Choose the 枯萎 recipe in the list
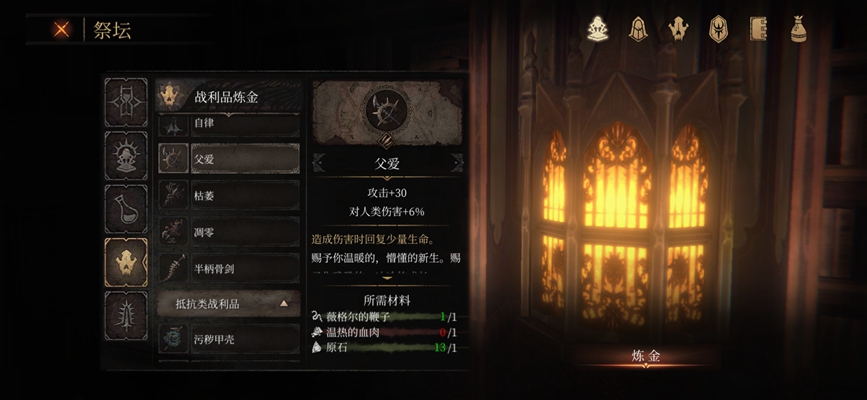The height and width of the screenshot is (400, 867). [229, 195]
